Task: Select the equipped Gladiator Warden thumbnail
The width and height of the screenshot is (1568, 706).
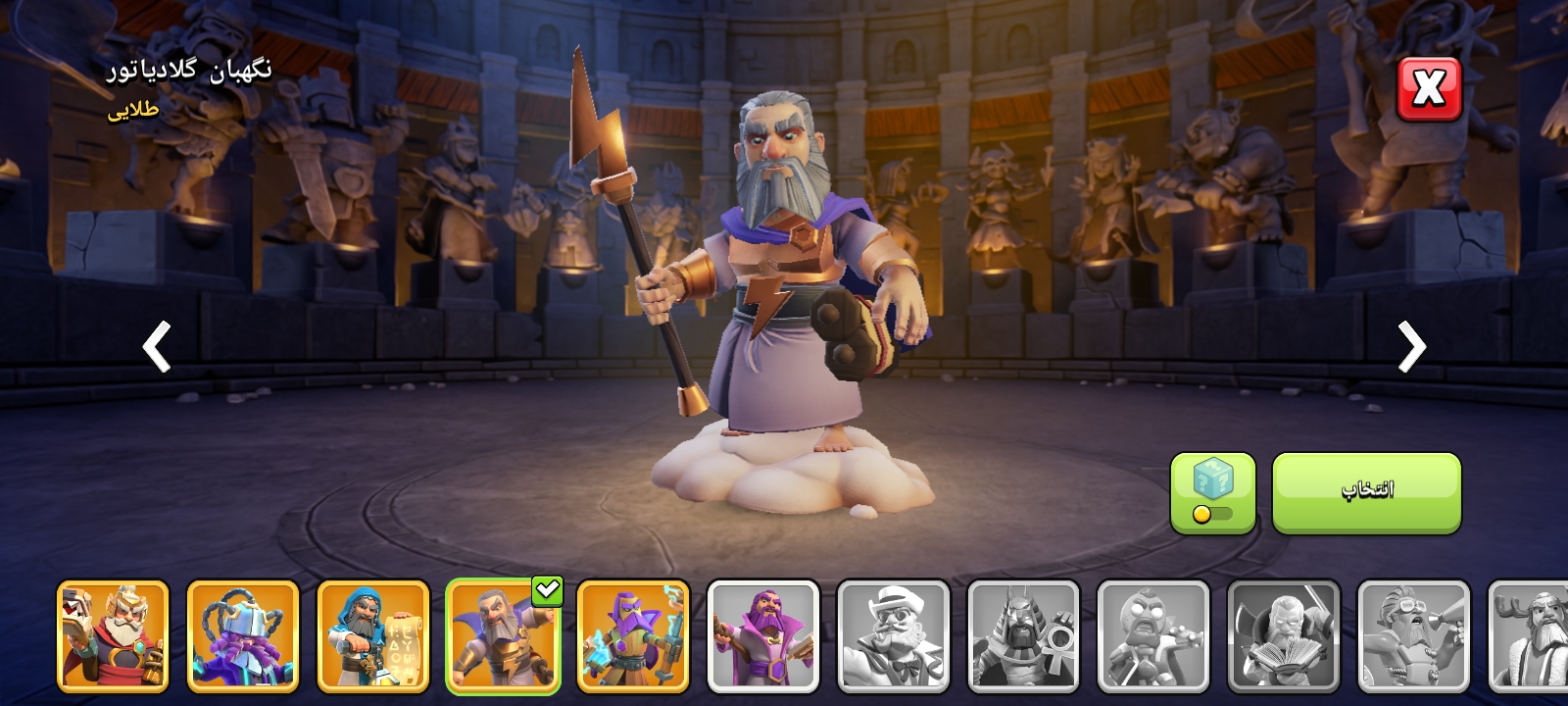Action: click(x=503, y=635)
